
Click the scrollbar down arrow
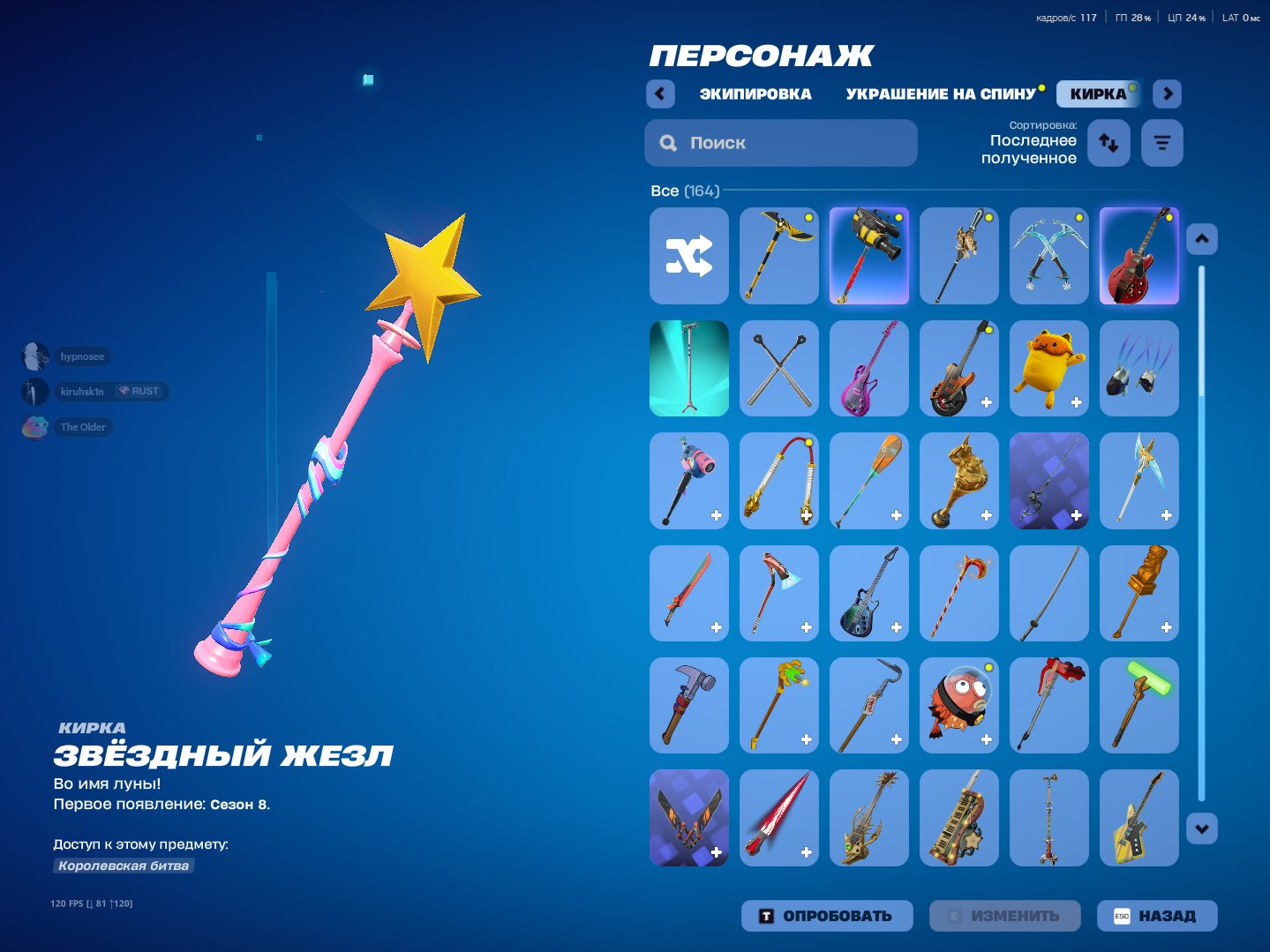(x=1200, y=828)
